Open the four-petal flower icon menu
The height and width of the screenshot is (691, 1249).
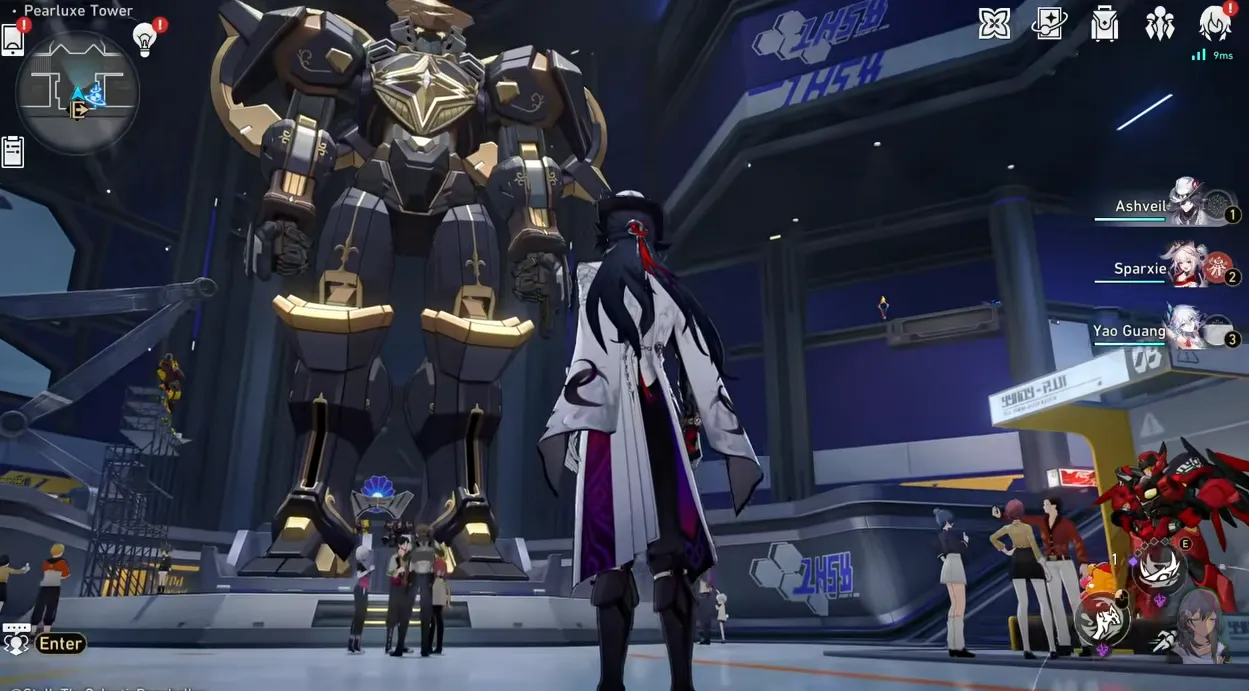tap(994, 23)
